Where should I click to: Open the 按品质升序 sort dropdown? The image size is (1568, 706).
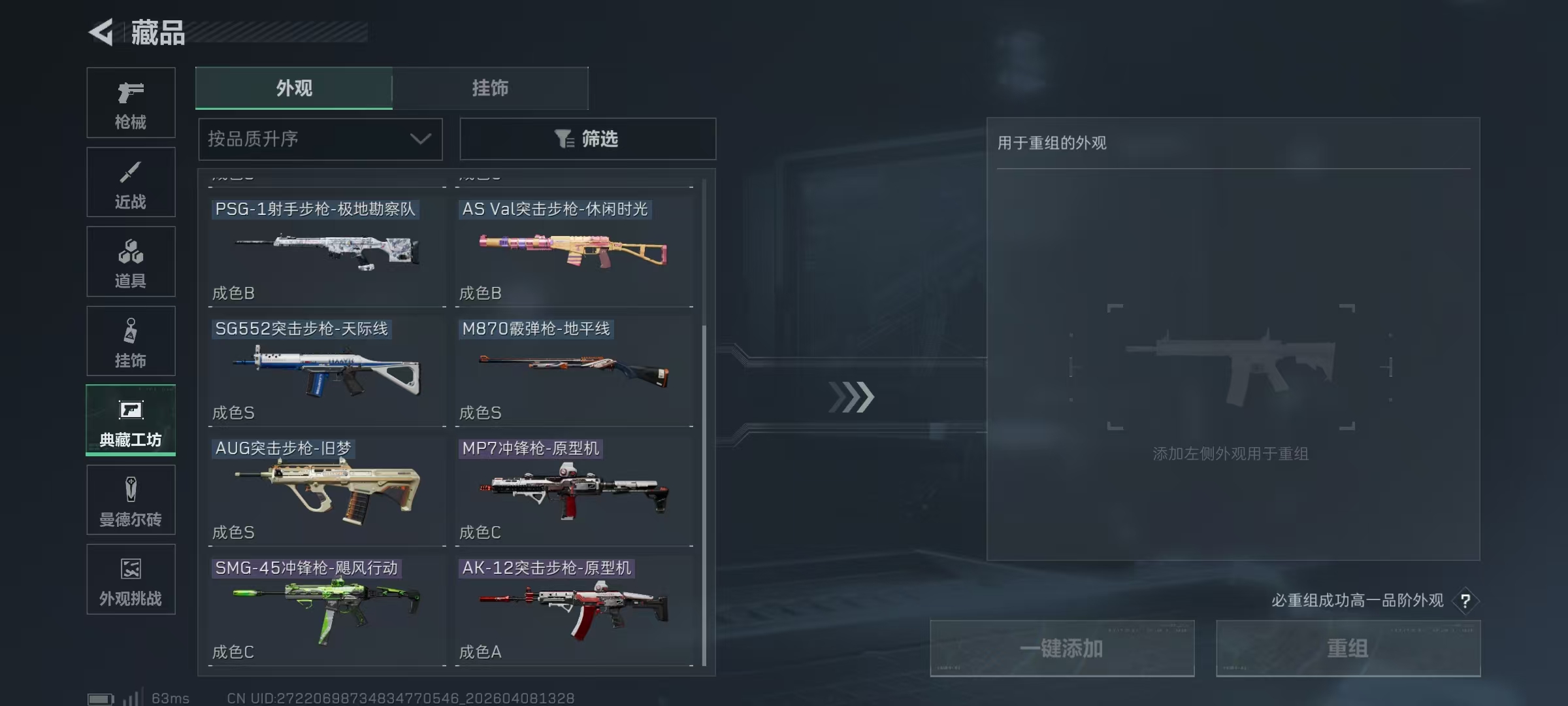click(x=319, y=139)
